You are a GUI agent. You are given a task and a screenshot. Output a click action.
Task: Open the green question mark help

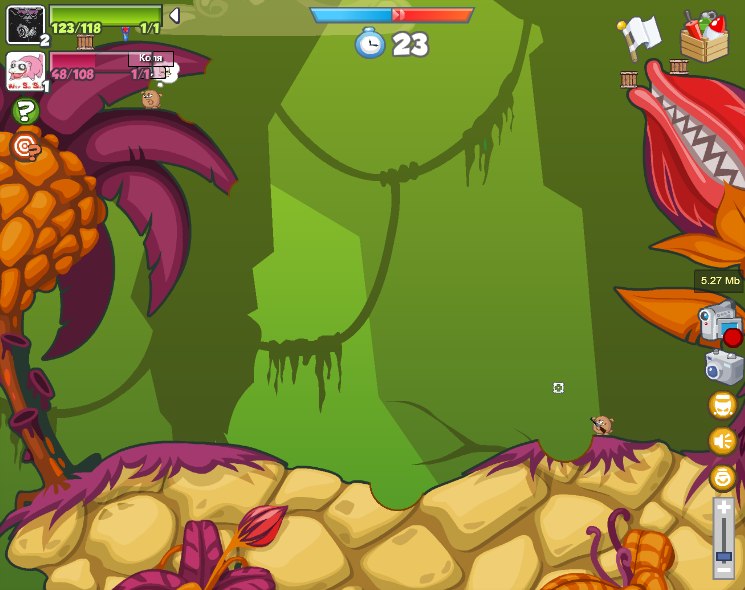(25, 111)
